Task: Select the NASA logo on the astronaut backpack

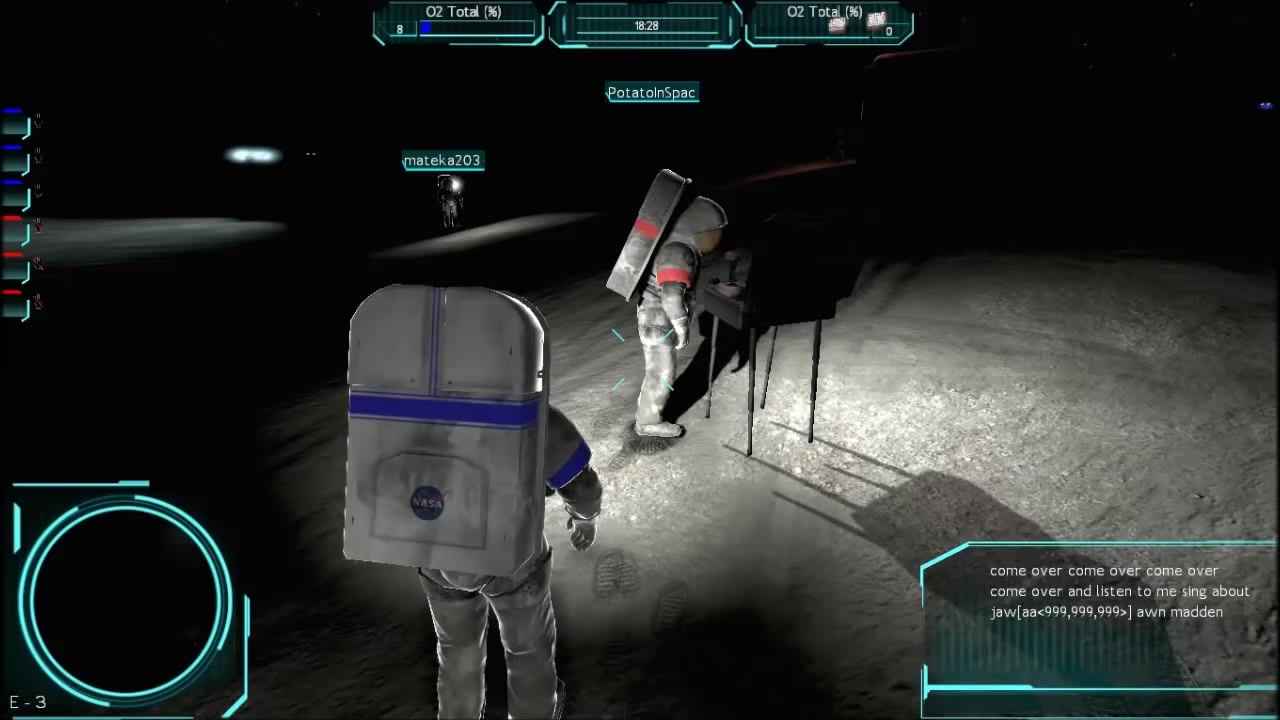Action: (x=428, y=504)
